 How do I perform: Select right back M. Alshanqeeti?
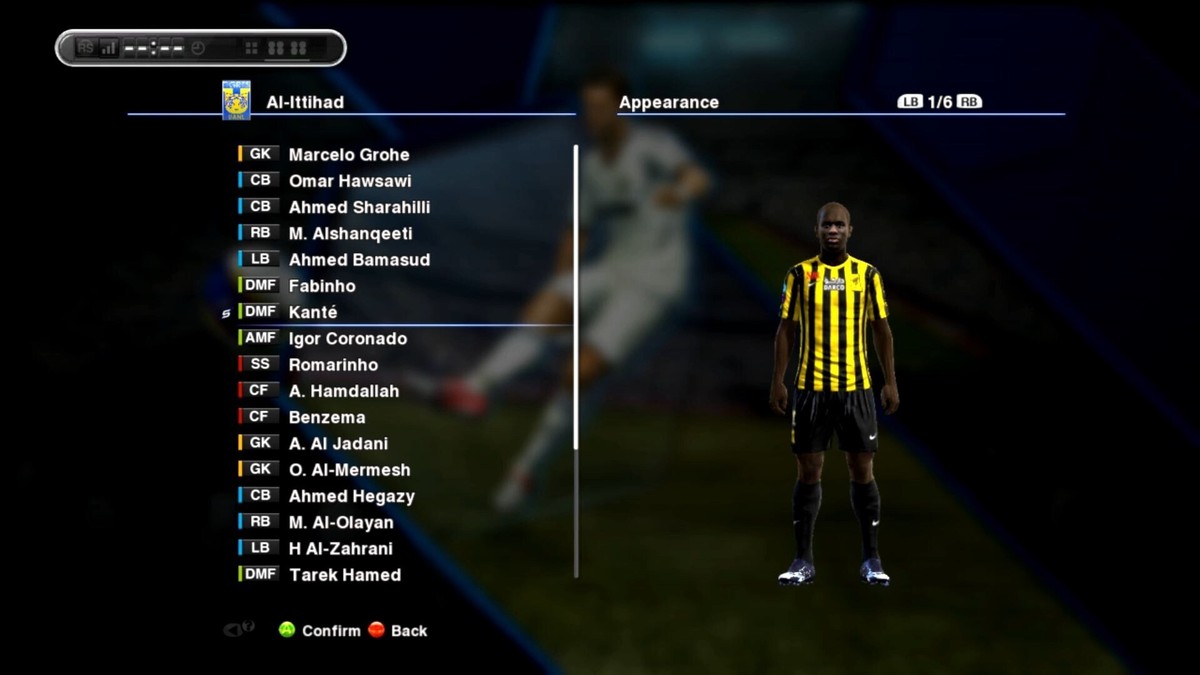pos(350,234)
